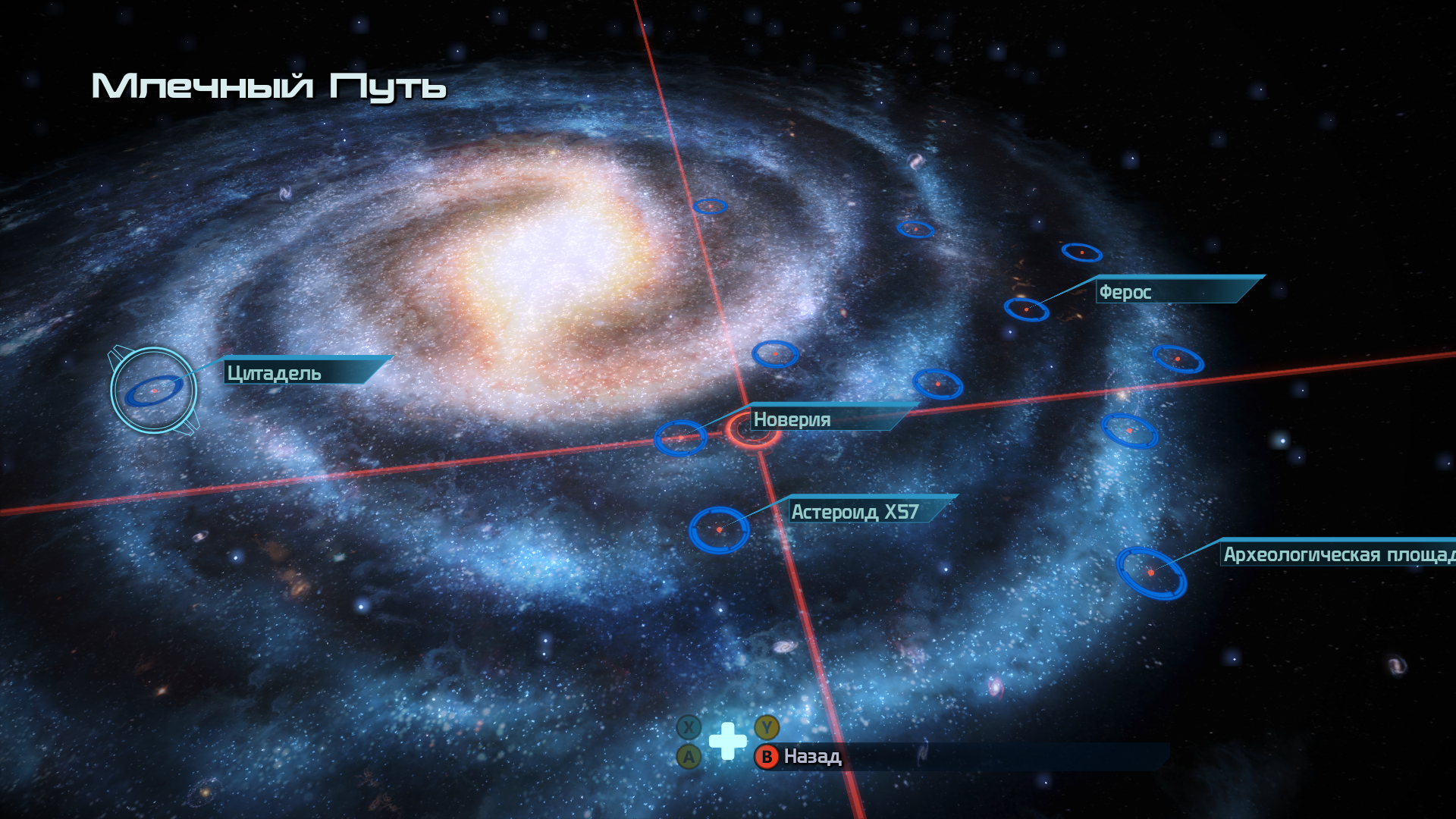Screen dimensions: 1456x819
Task: Pick the Астероид X57 label
Action: point(855,512)
